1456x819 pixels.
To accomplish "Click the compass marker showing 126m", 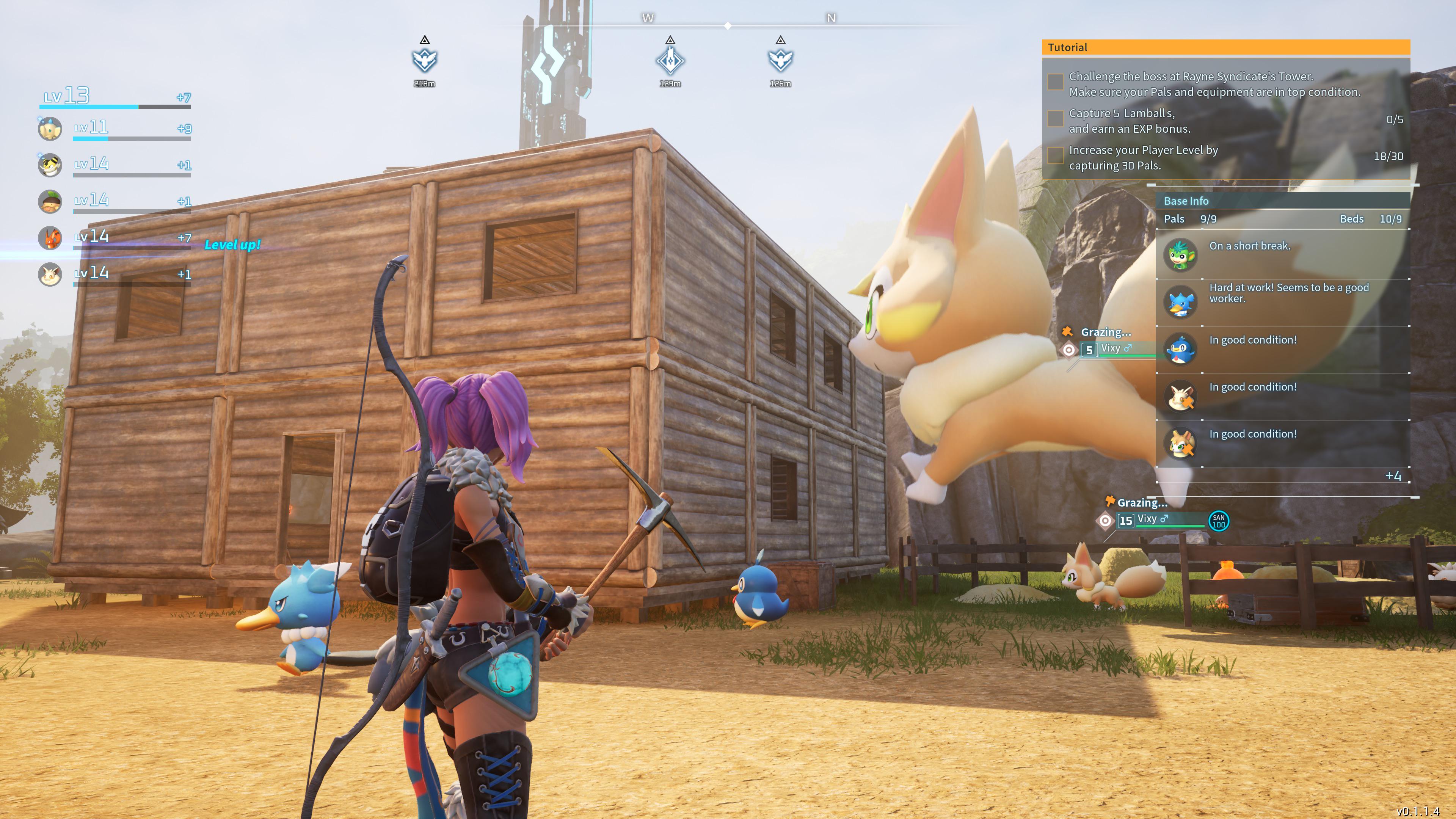I will [780, 61].
